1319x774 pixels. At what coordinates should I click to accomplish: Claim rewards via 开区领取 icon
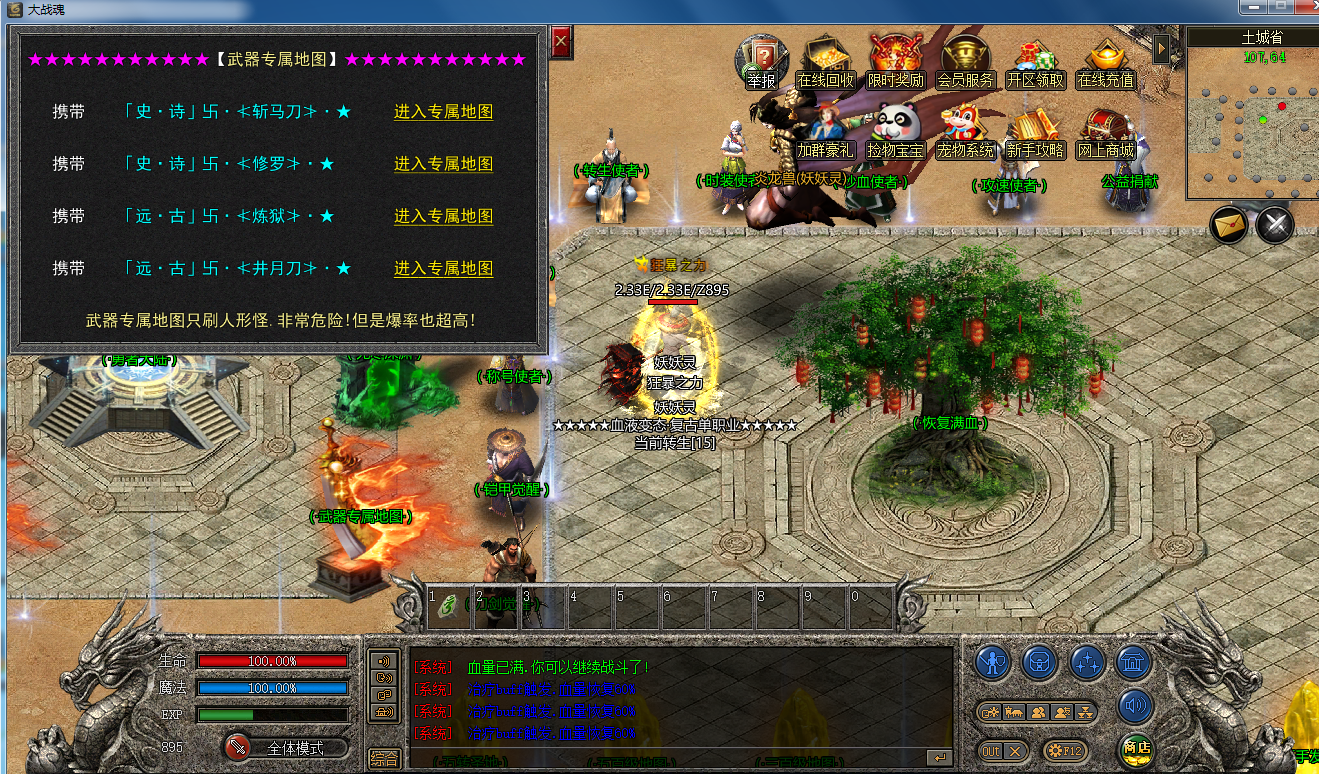(1035, 61)
